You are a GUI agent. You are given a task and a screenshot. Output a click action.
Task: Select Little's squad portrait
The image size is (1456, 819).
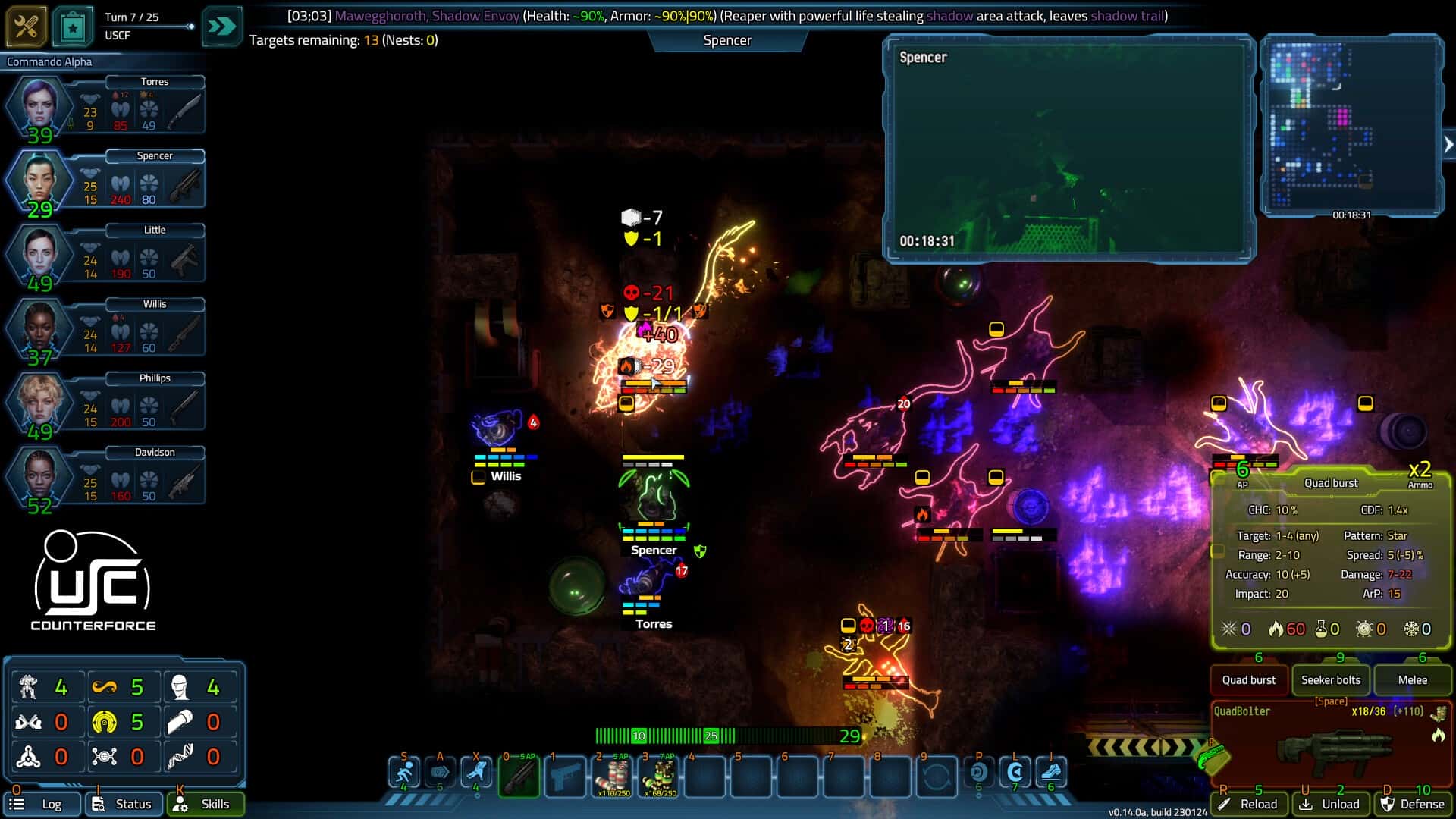[x=106, y=254]
